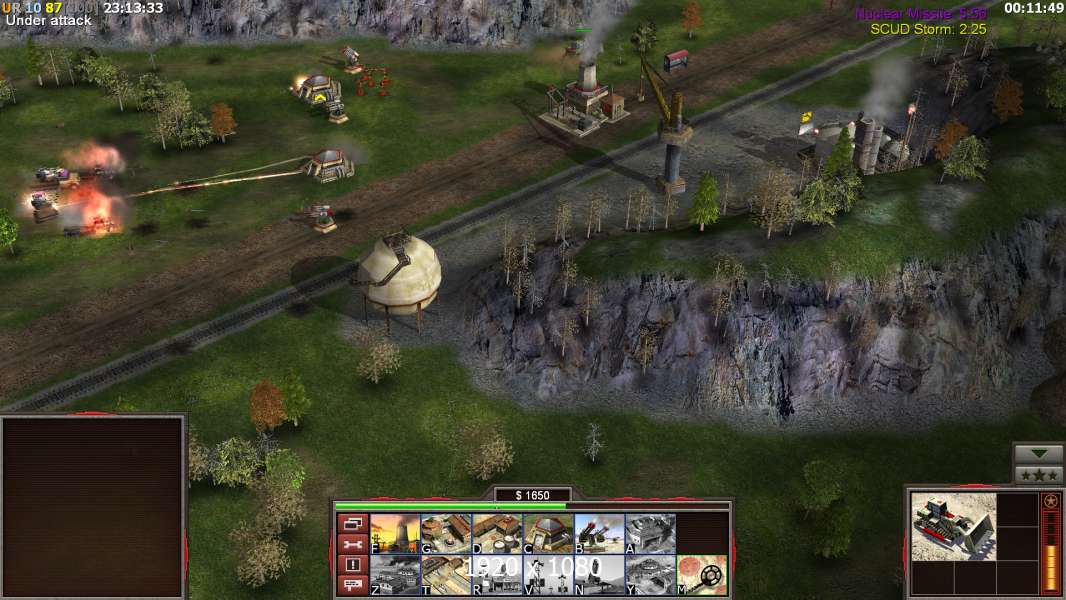
Task: Select the greyed-out build icon labeled N
Action: point(599,574)
